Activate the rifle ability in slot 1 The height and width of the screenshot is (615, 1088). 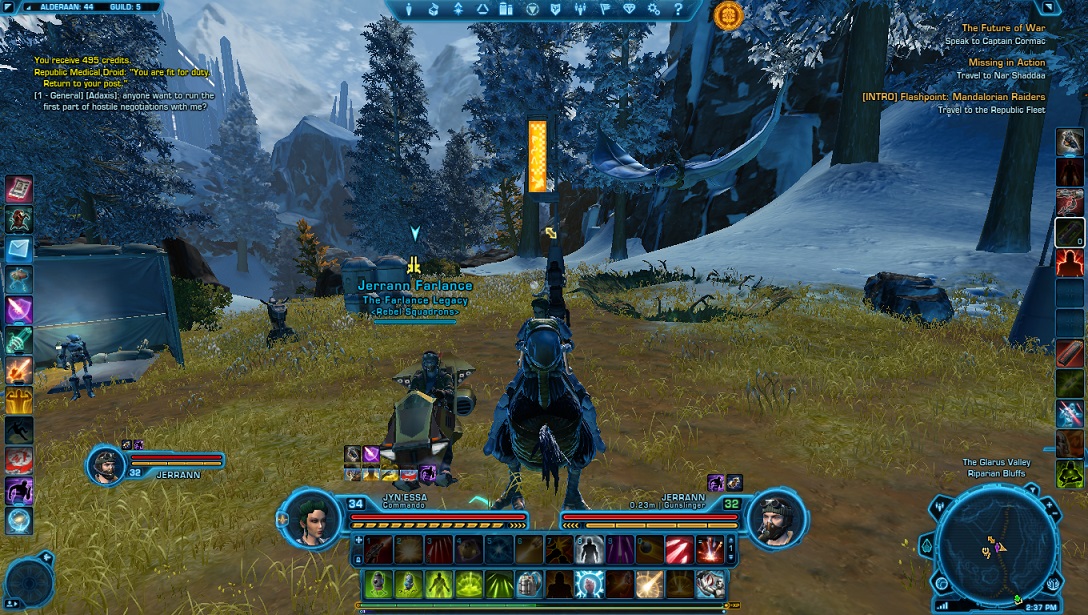[378, 549]
